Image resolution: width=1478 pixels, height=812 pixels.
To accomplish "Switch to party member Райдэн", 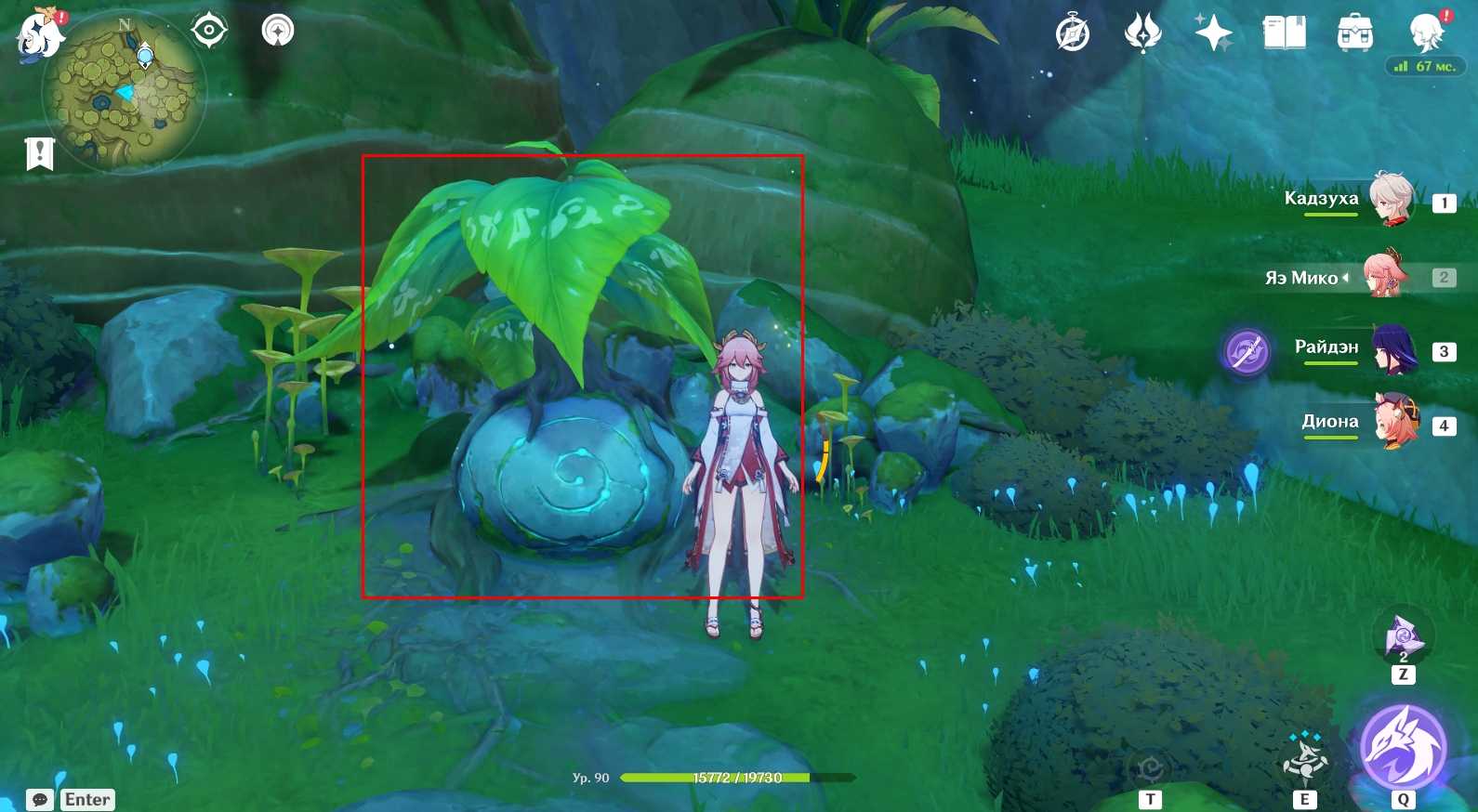I will click(1392, 349).
